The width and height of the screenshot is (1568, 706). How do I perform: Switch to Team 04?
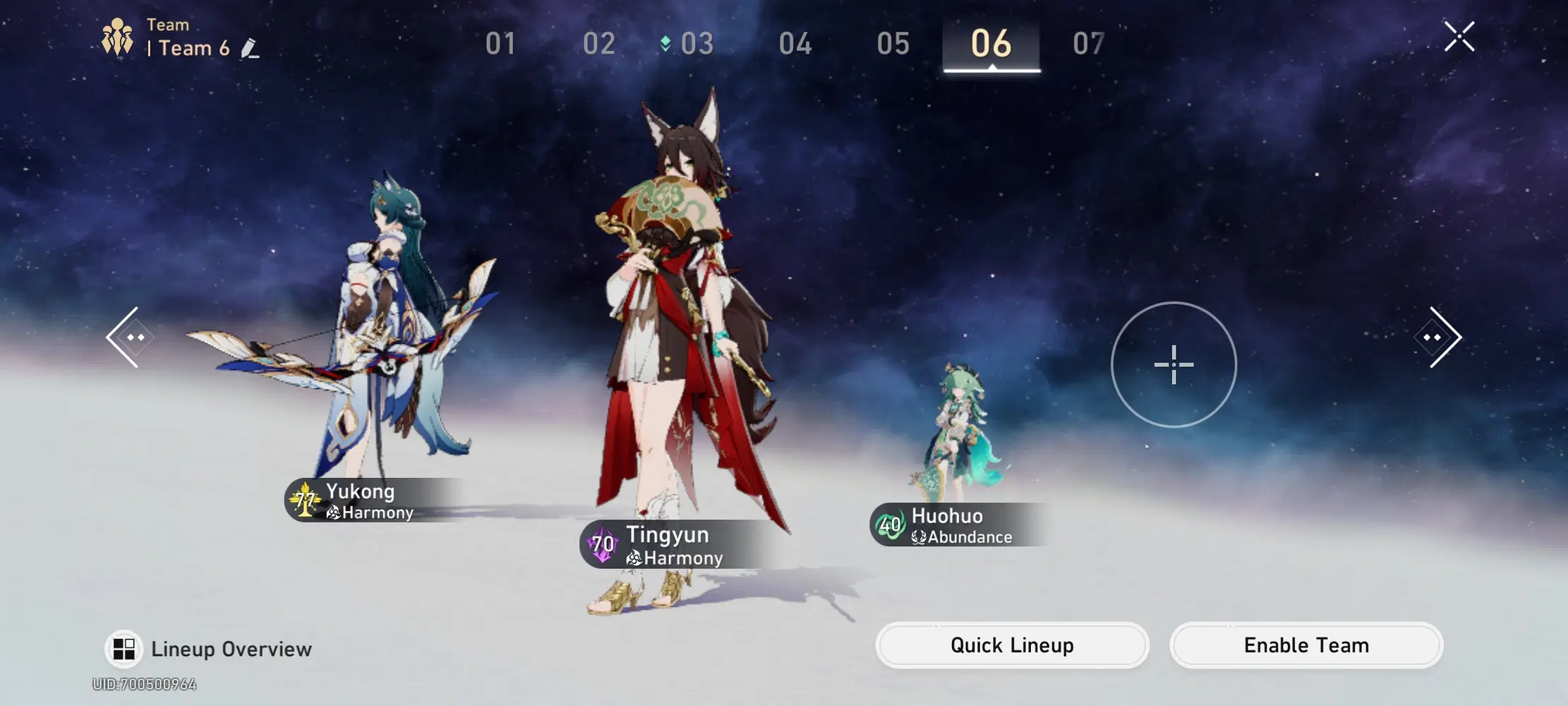pyautogui.click(x=796, y=44)
